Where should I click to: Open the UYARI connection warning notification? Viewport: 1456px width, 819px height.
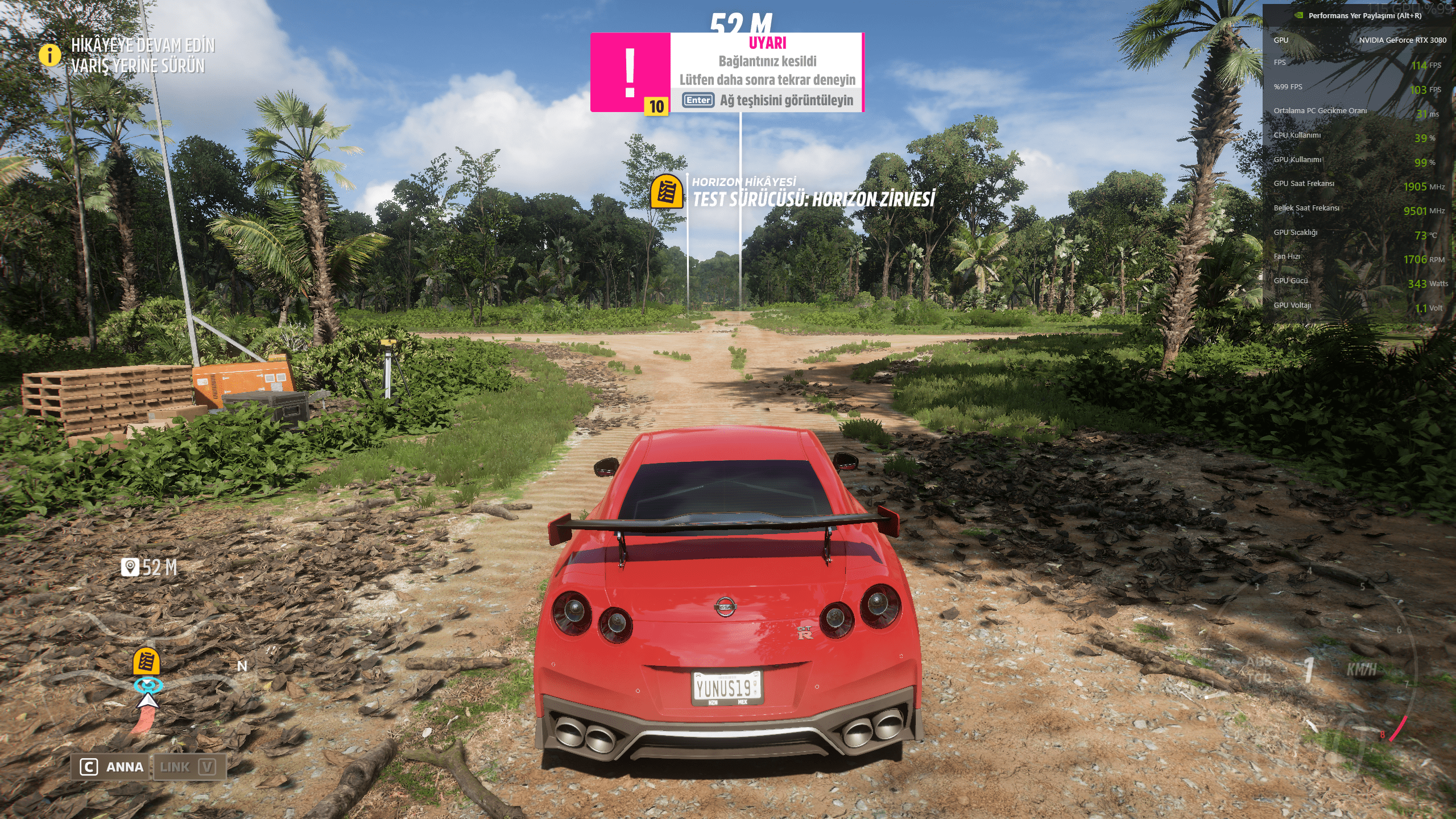pos(727,72)
